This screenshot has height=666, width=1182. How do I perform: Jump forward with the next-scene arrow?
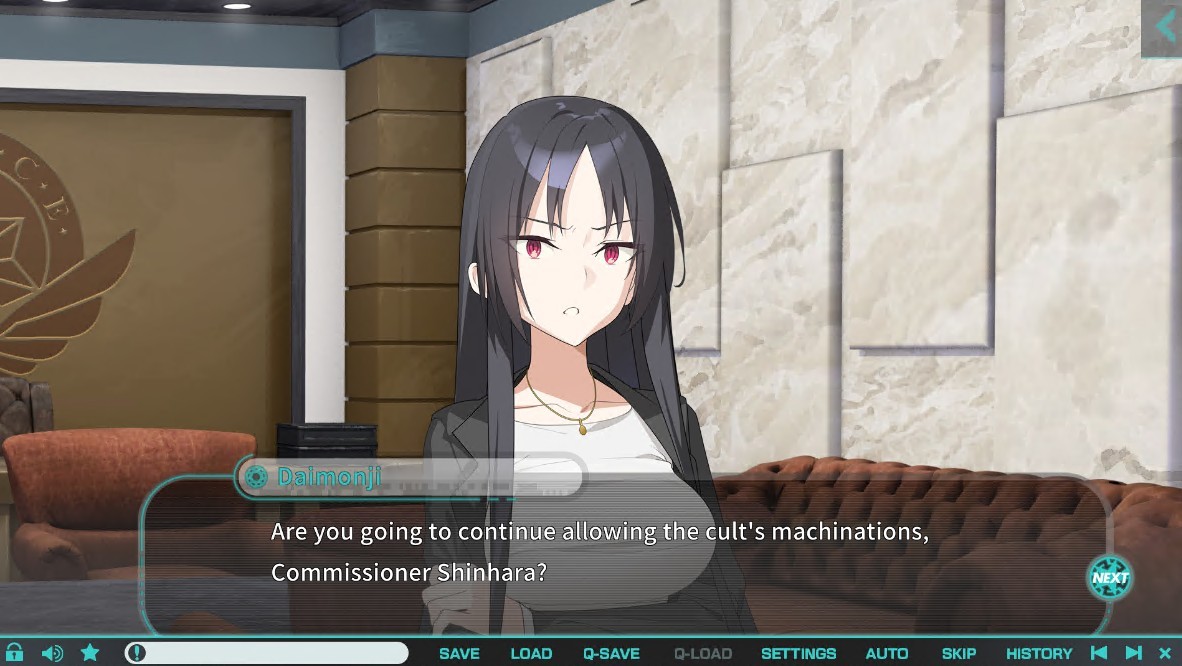click(1133, 653)
